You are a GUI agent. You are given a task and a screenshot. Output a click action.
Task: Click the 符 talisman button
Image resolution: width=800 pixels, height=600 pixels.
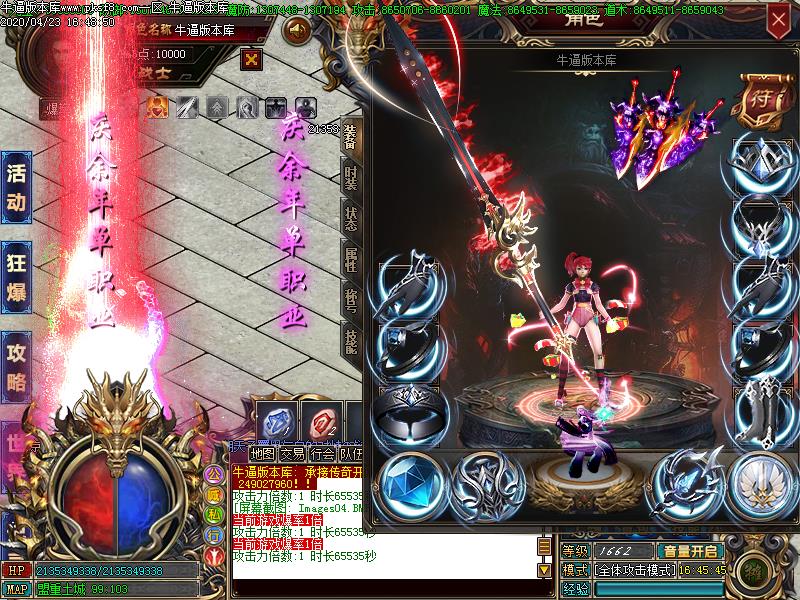coord(759,97)
